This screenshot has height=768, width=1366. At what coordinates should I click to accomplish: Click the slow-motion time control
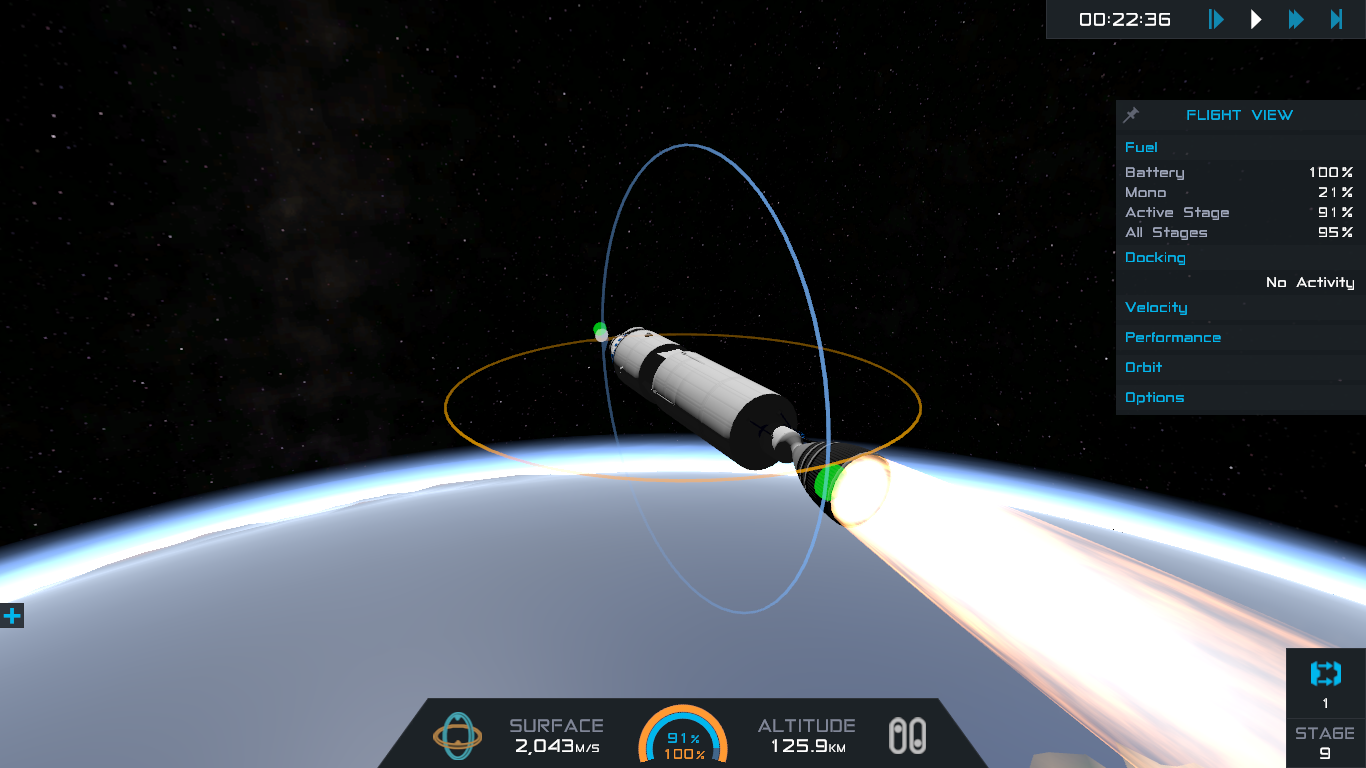point(1216,19)
